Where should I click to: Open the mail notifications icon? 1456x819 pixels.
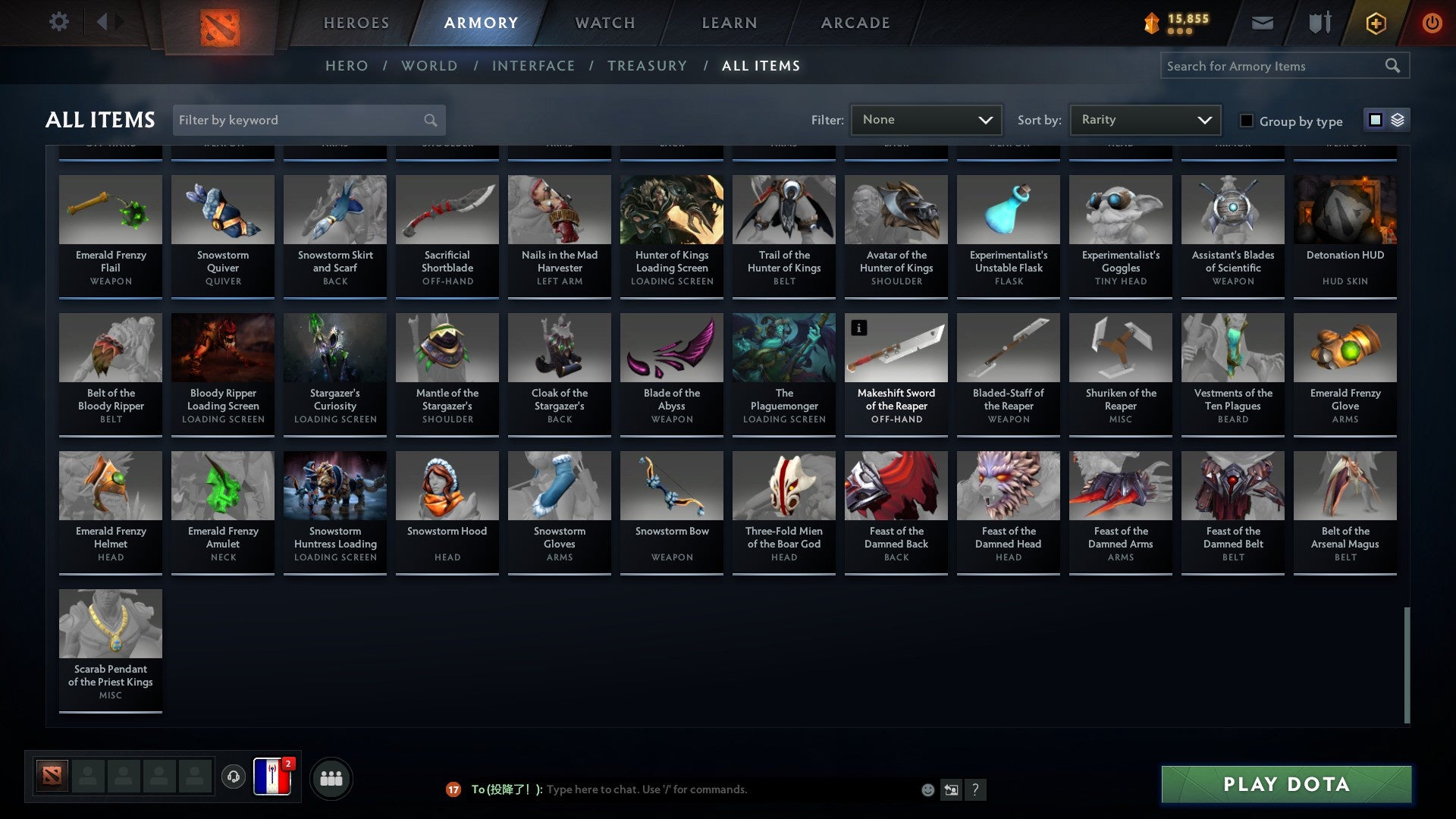coord(1261,22)
